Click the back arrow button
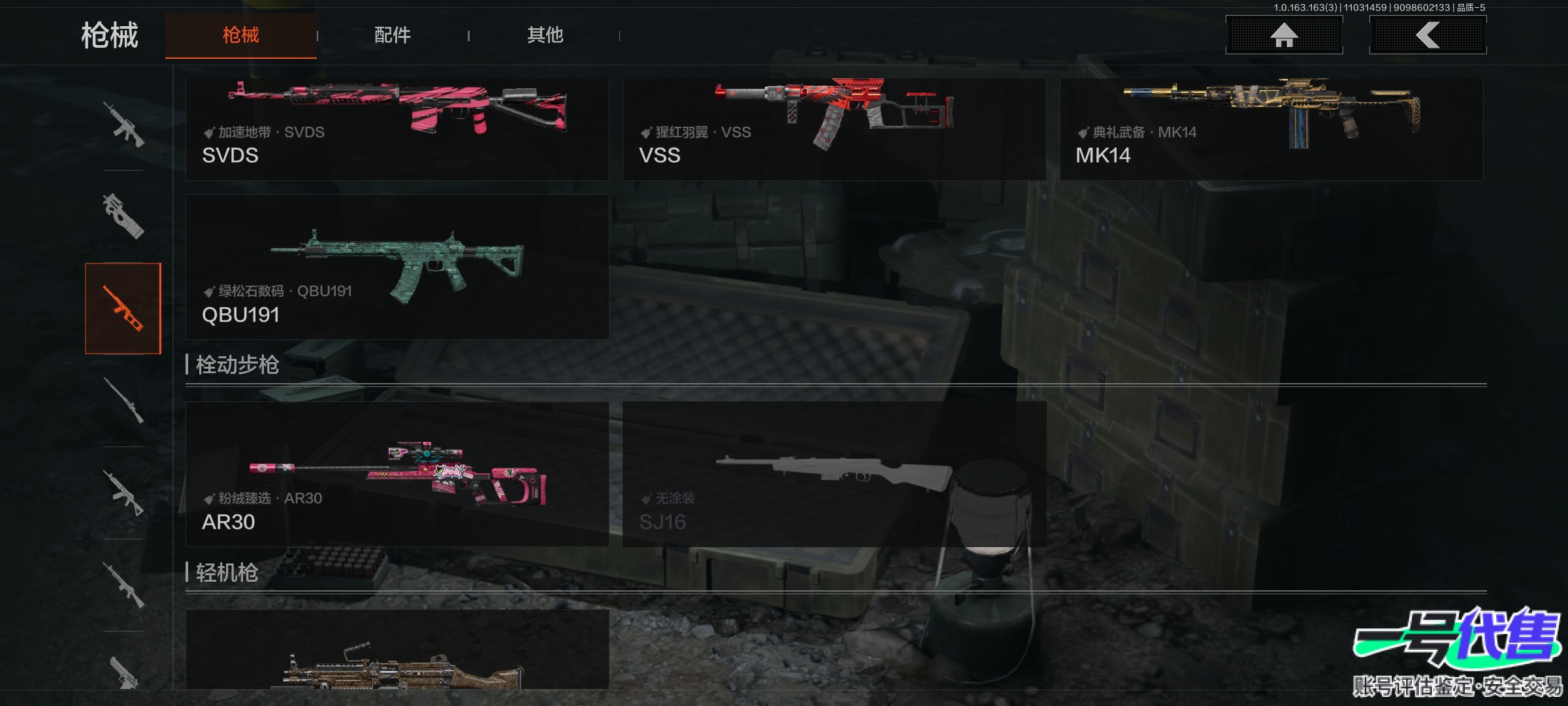 1428,35
